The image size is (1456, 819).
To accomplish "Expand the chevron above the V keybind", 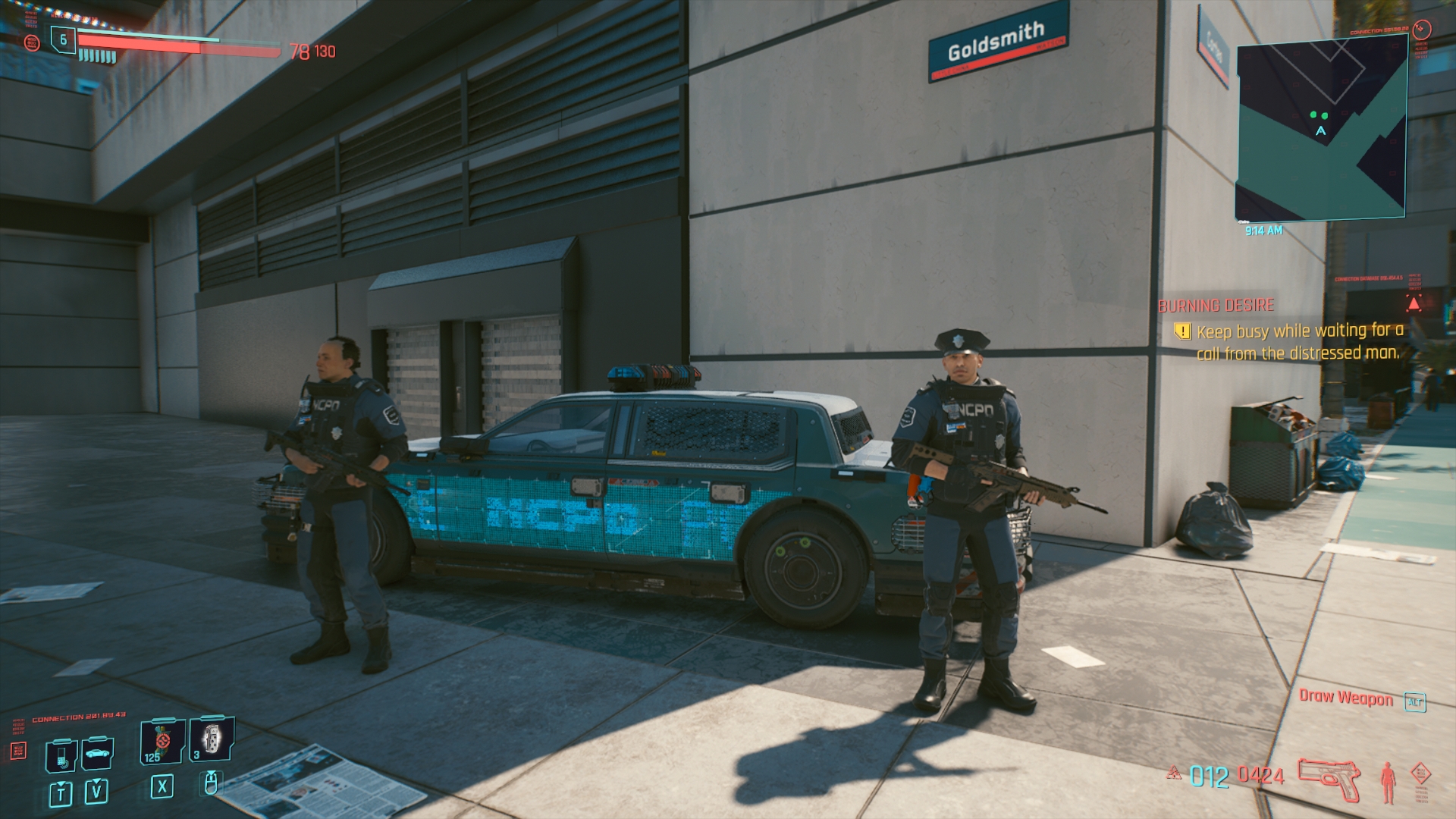I will pyautogui.click(x=96, y=782).
